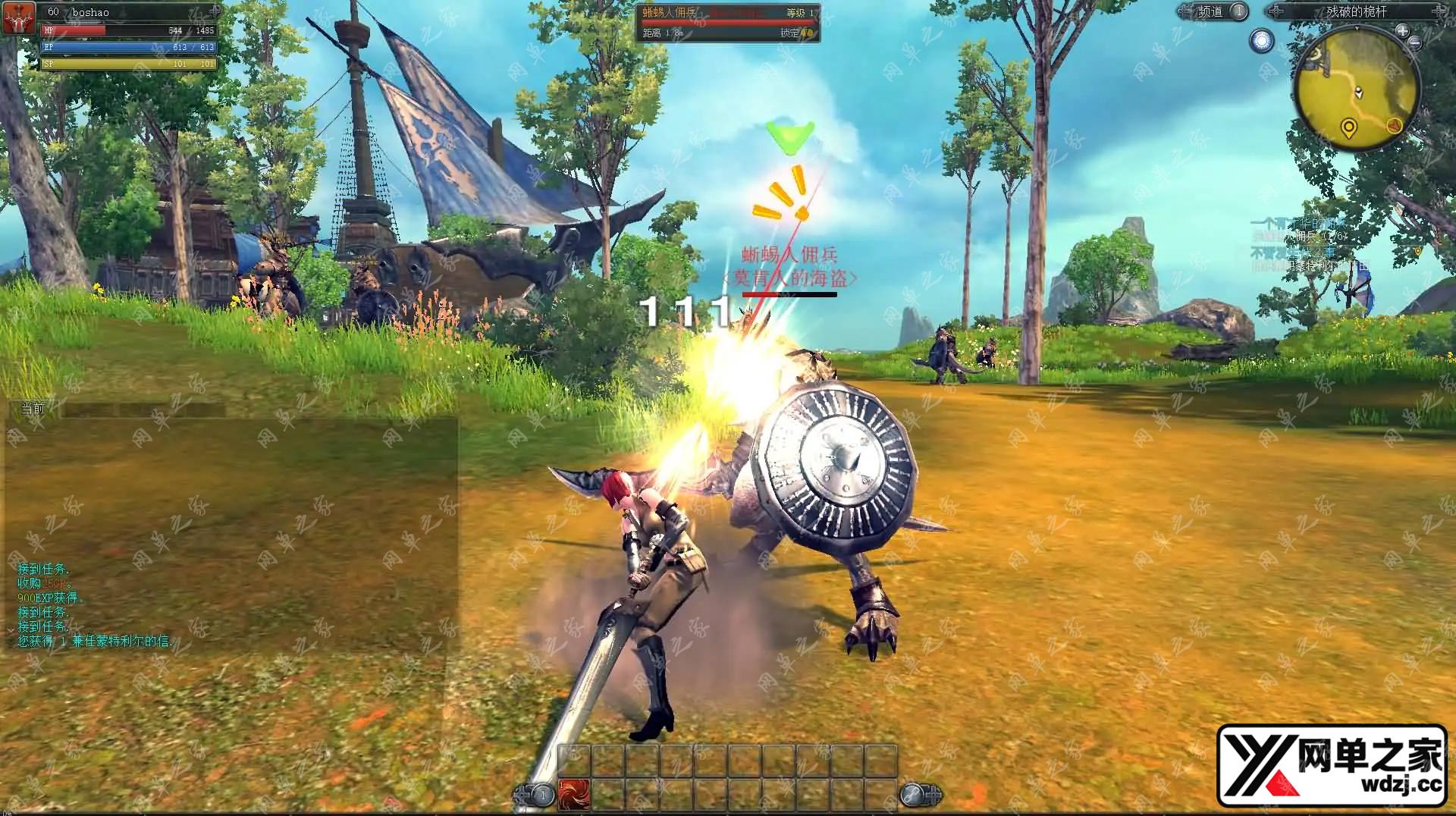Screen dimensions: 1456x816
Task: Activate the red swirl skill in the hotbar
Action: coord(573,793)
